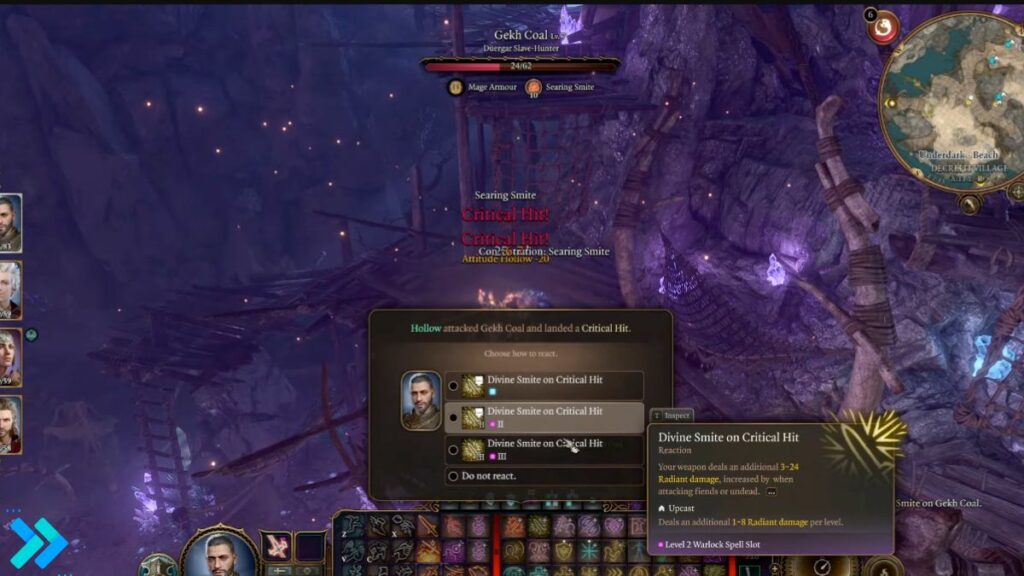Pick Divine Smite using level III slot
1024x576 pixels.
(x=544, y=449)
